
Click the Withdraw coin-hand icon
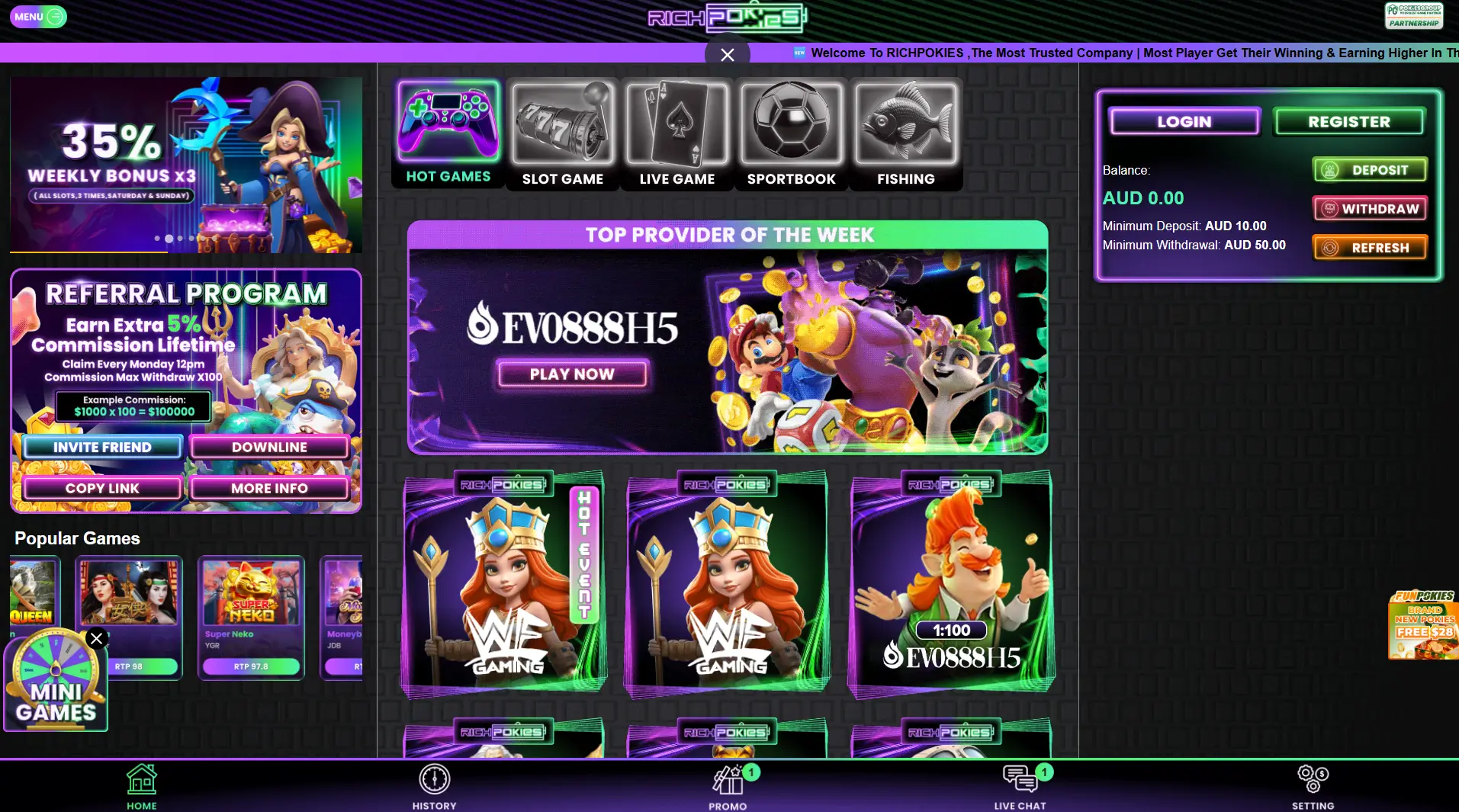(1329, 207)
